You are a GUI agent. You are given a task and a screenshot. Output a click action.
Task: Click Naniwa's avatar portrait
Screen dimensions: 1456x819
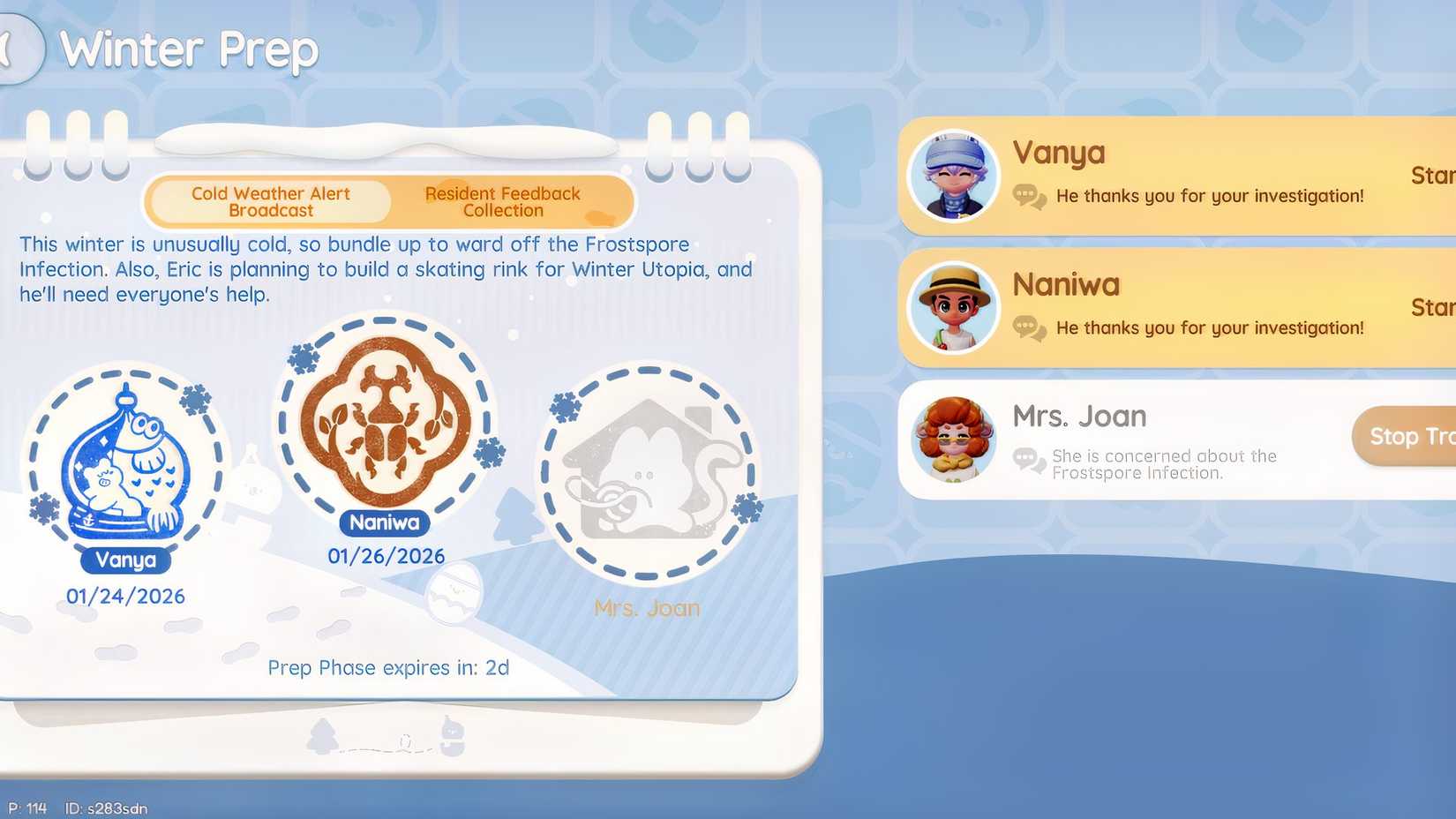click(954, 306)
